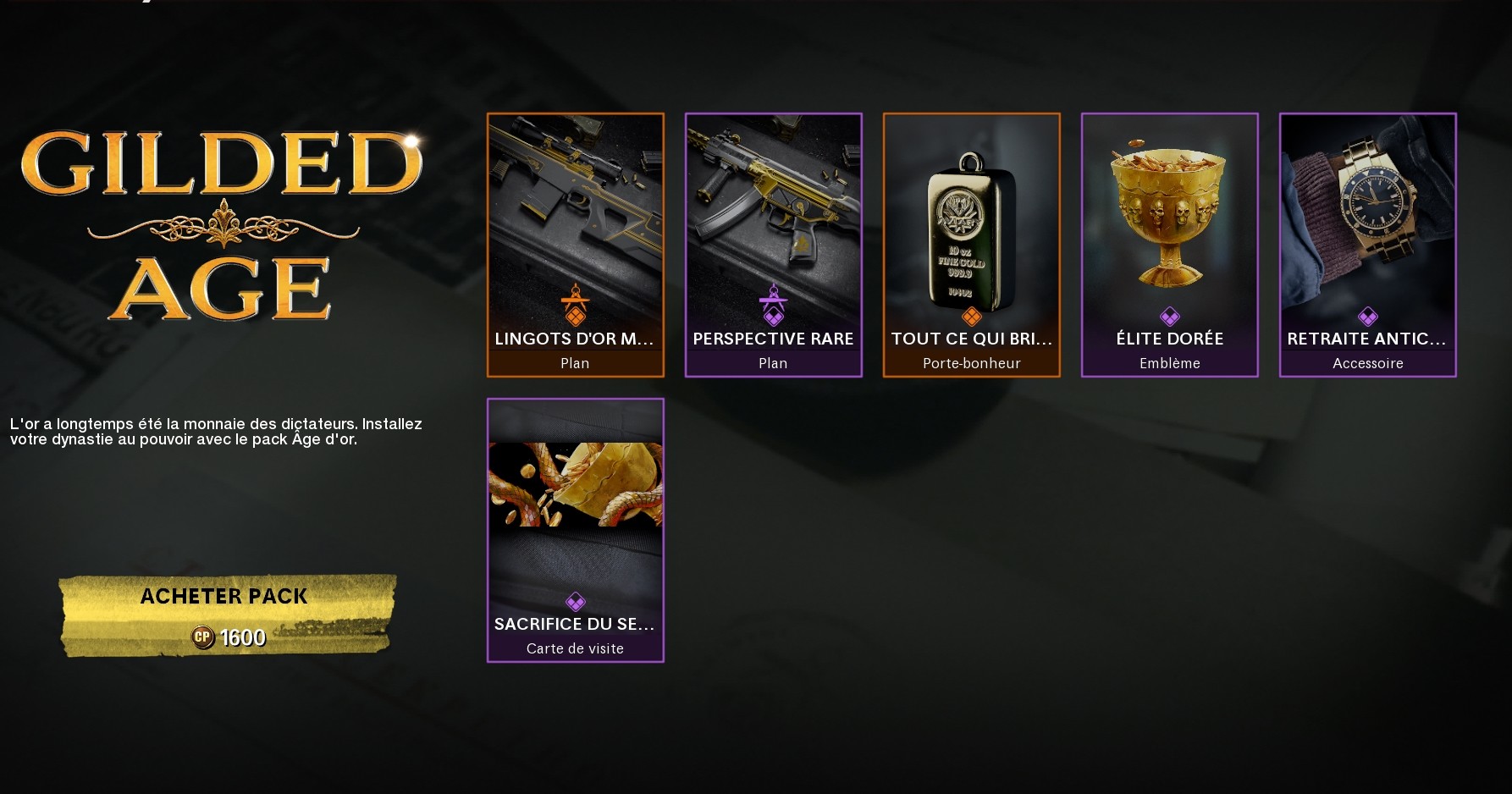
Task: Open the Perspective Rare weapon plan
Action: 773,212
